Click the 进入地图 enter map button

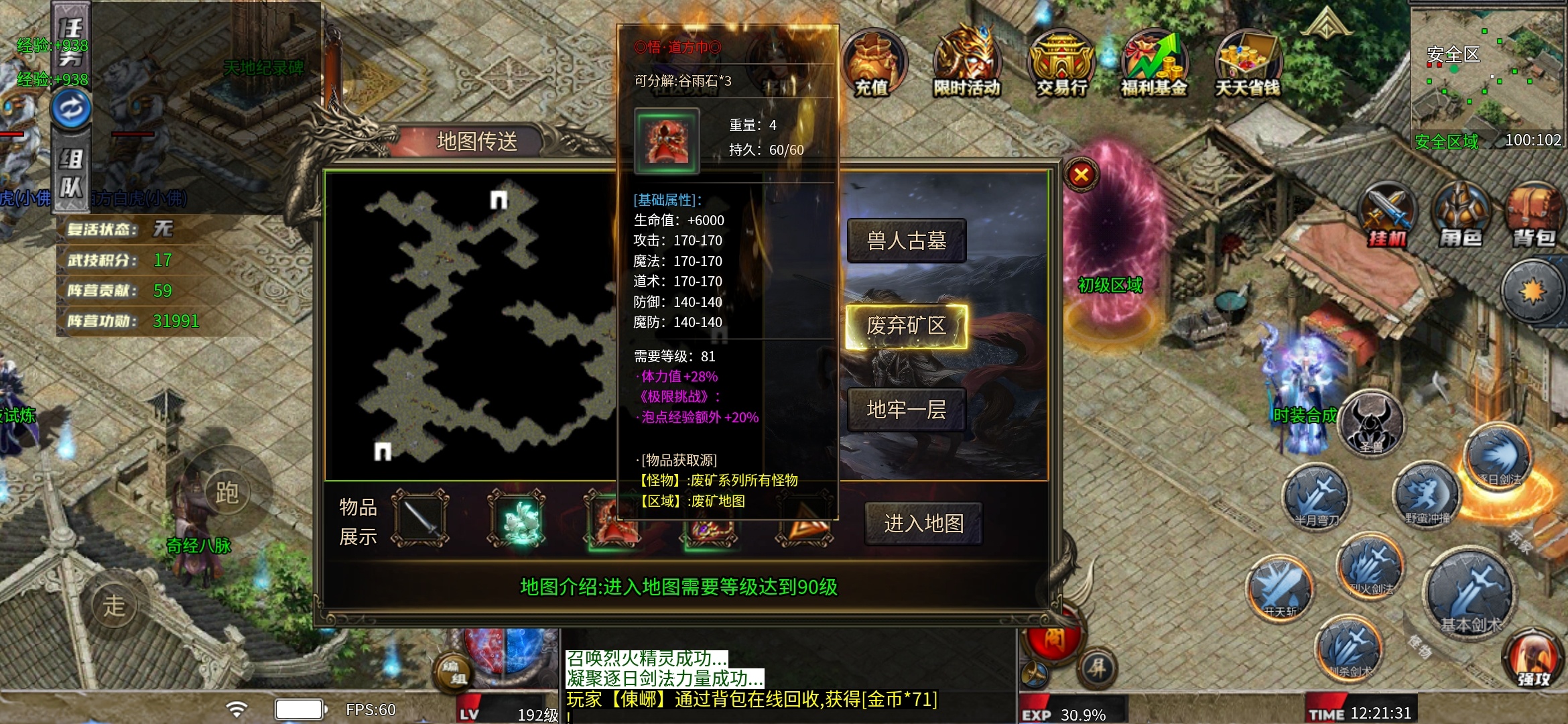tap(923, 524)
